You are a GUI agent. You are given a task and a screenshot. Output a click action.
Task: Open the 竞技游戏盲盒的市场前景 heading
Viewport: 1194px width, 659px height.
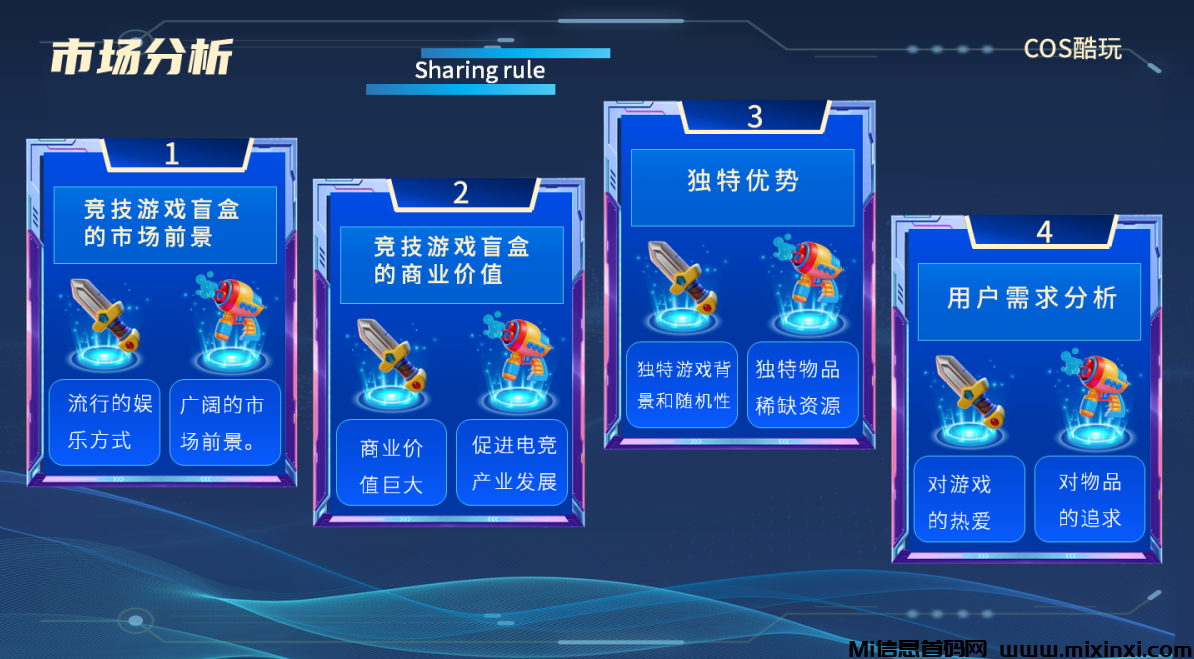point(164,224)
